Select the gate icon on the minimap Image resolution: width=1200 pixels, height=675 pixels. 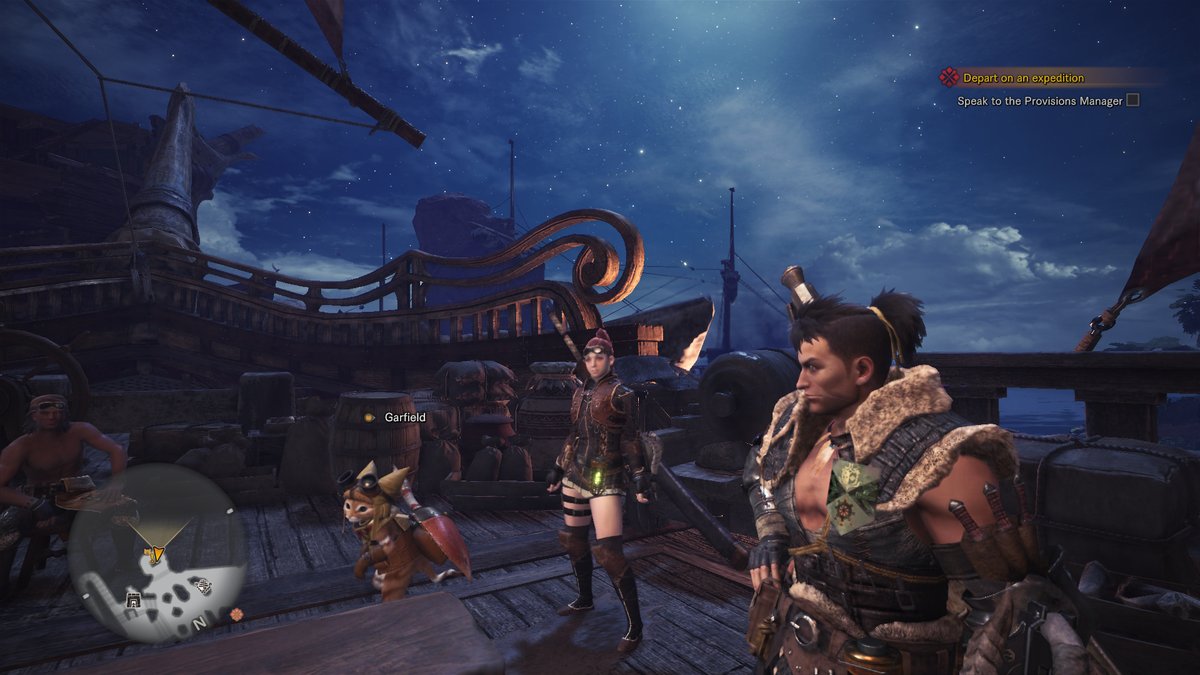click(132, 599)
